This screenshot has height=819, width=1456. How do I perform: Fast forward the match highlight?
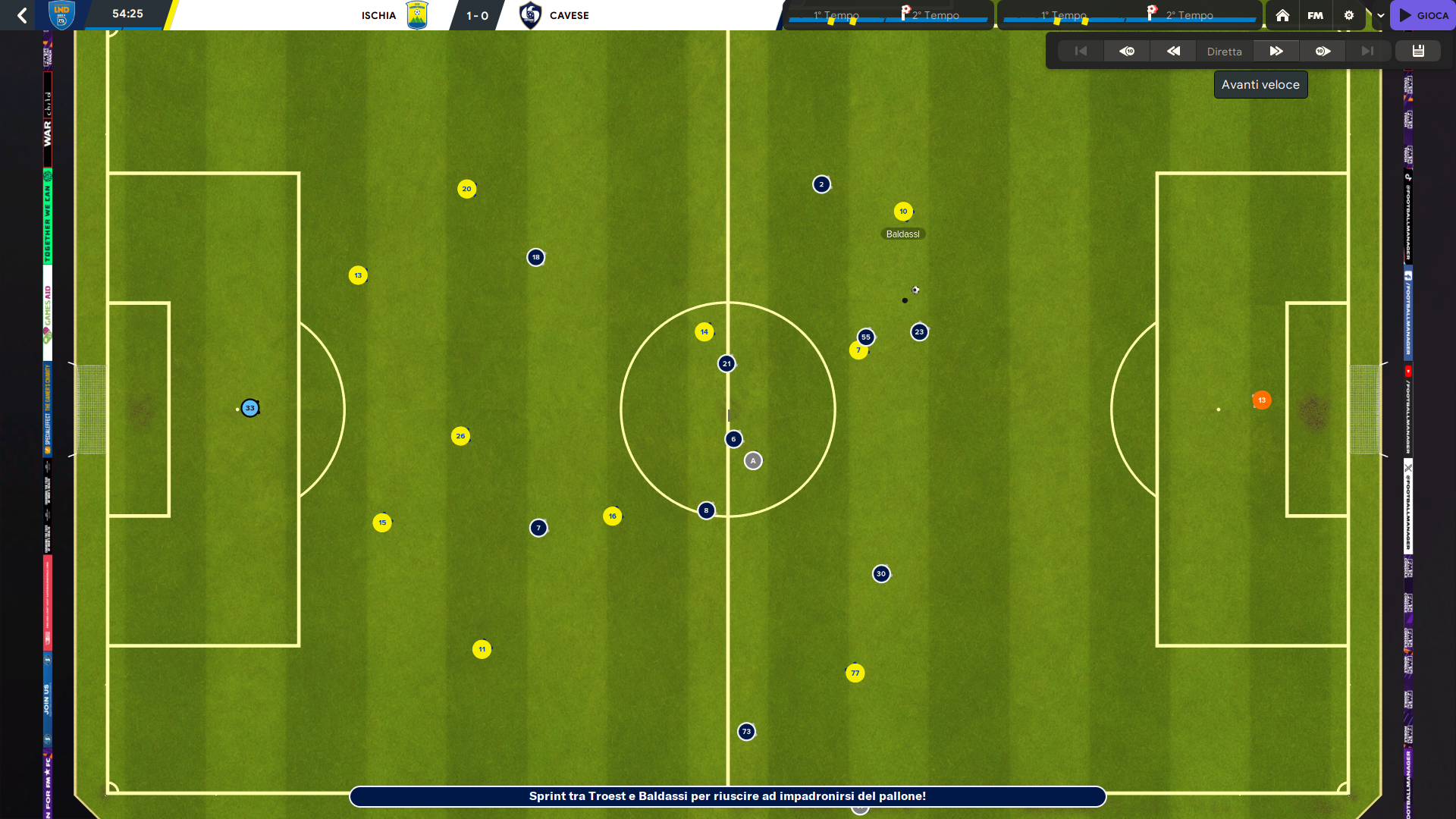(1276, 51)
